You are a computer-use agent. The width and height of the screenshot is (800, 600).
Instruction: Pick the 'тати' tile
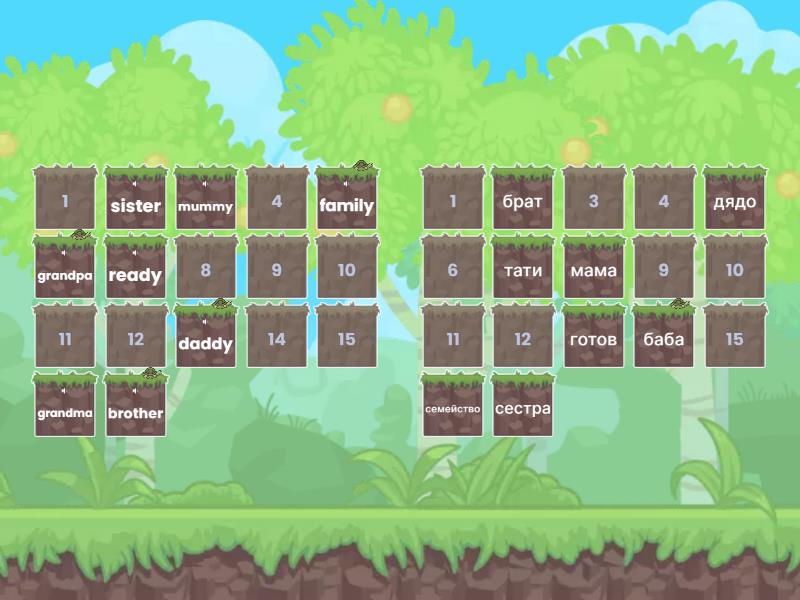coord(522,270)
